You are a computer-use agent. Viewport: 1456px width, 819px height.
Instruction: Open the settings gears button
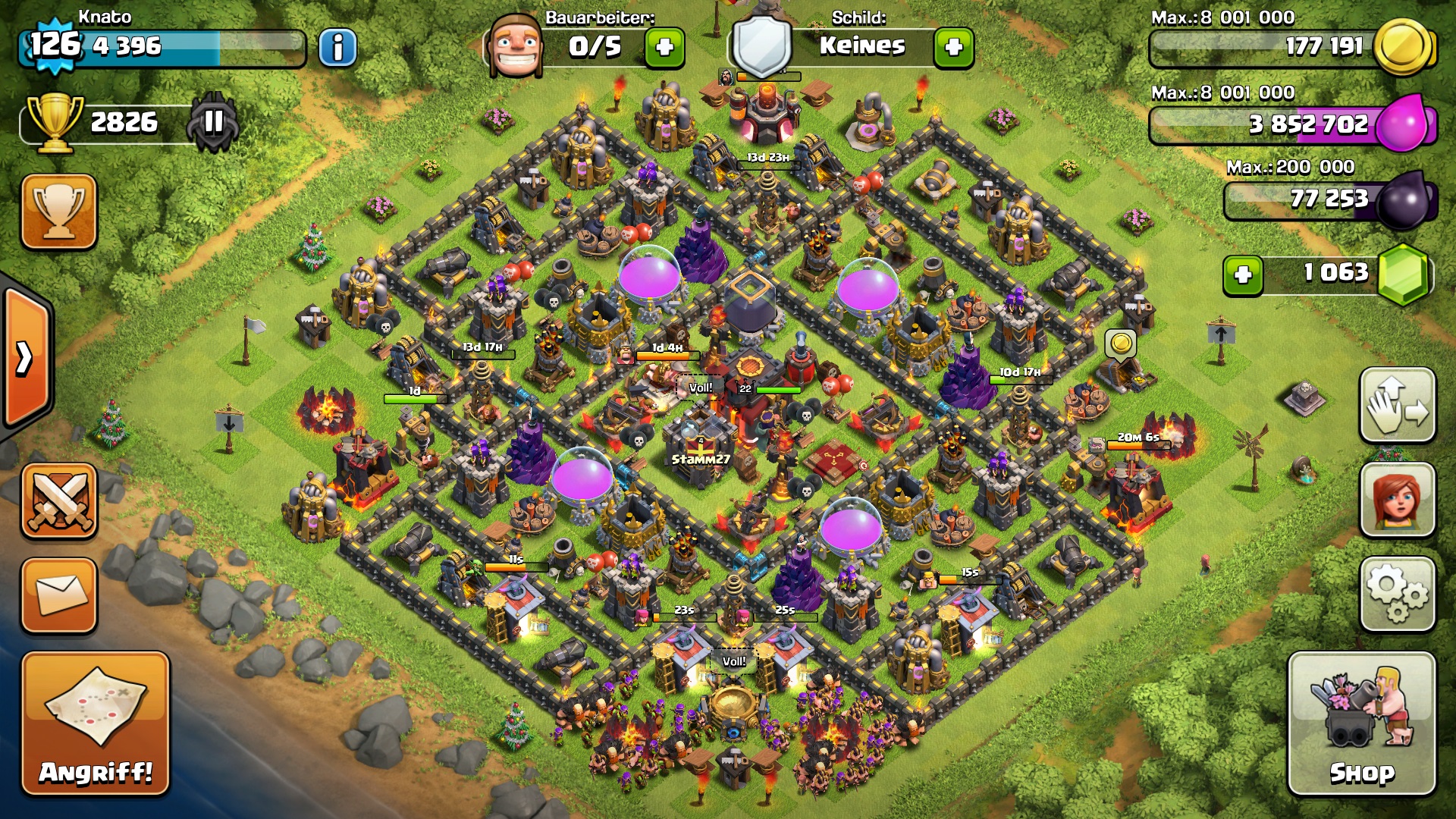click(1398, 595)
